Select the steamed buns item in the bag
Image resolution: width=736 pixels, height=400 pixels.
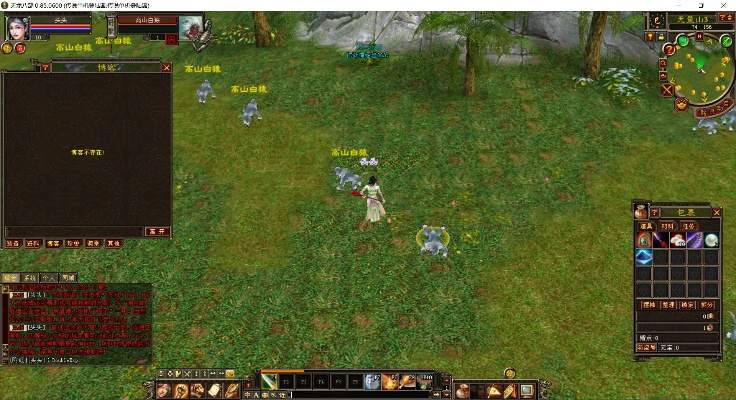[677, 240]
